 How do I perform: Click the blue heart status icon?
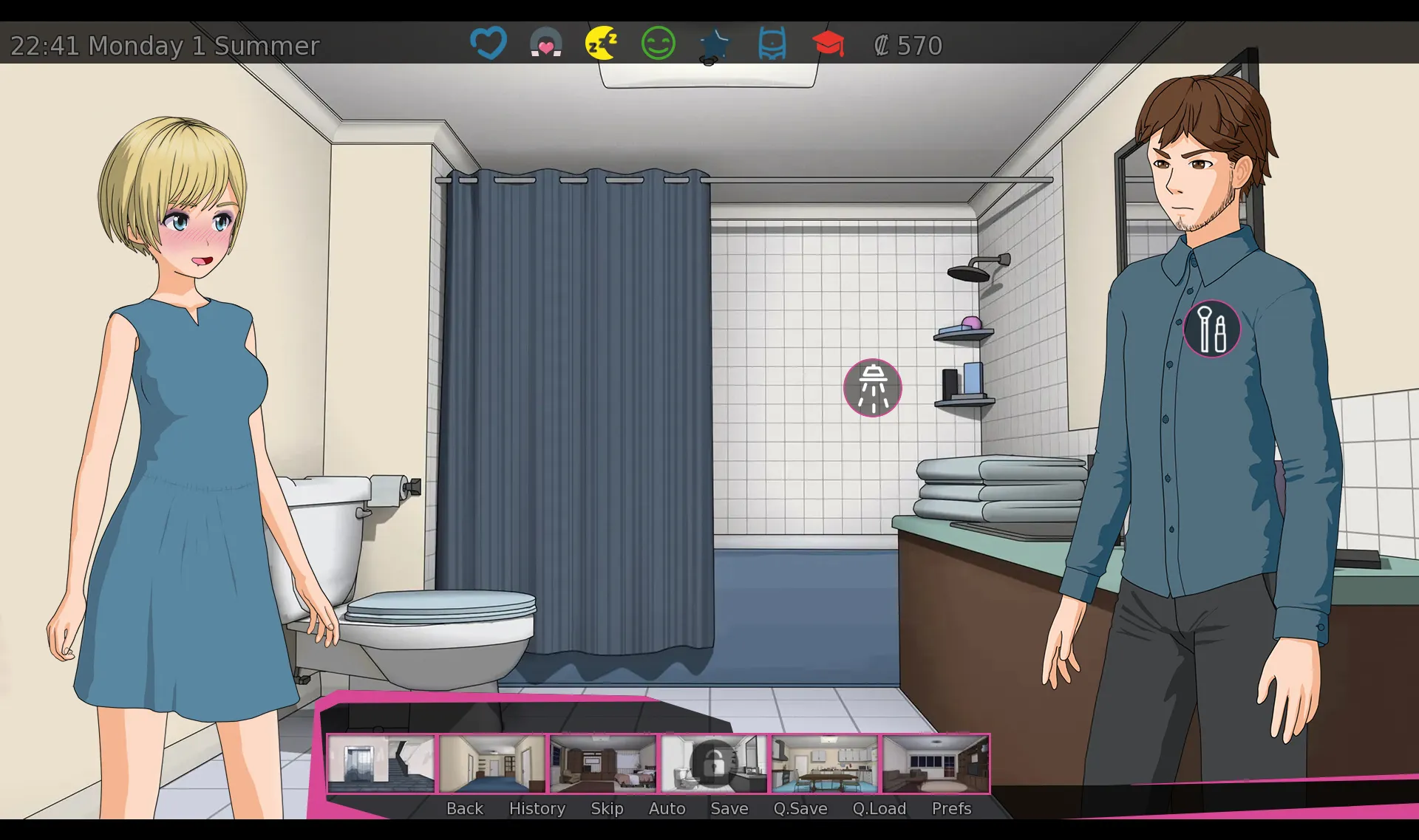(489, 43)
